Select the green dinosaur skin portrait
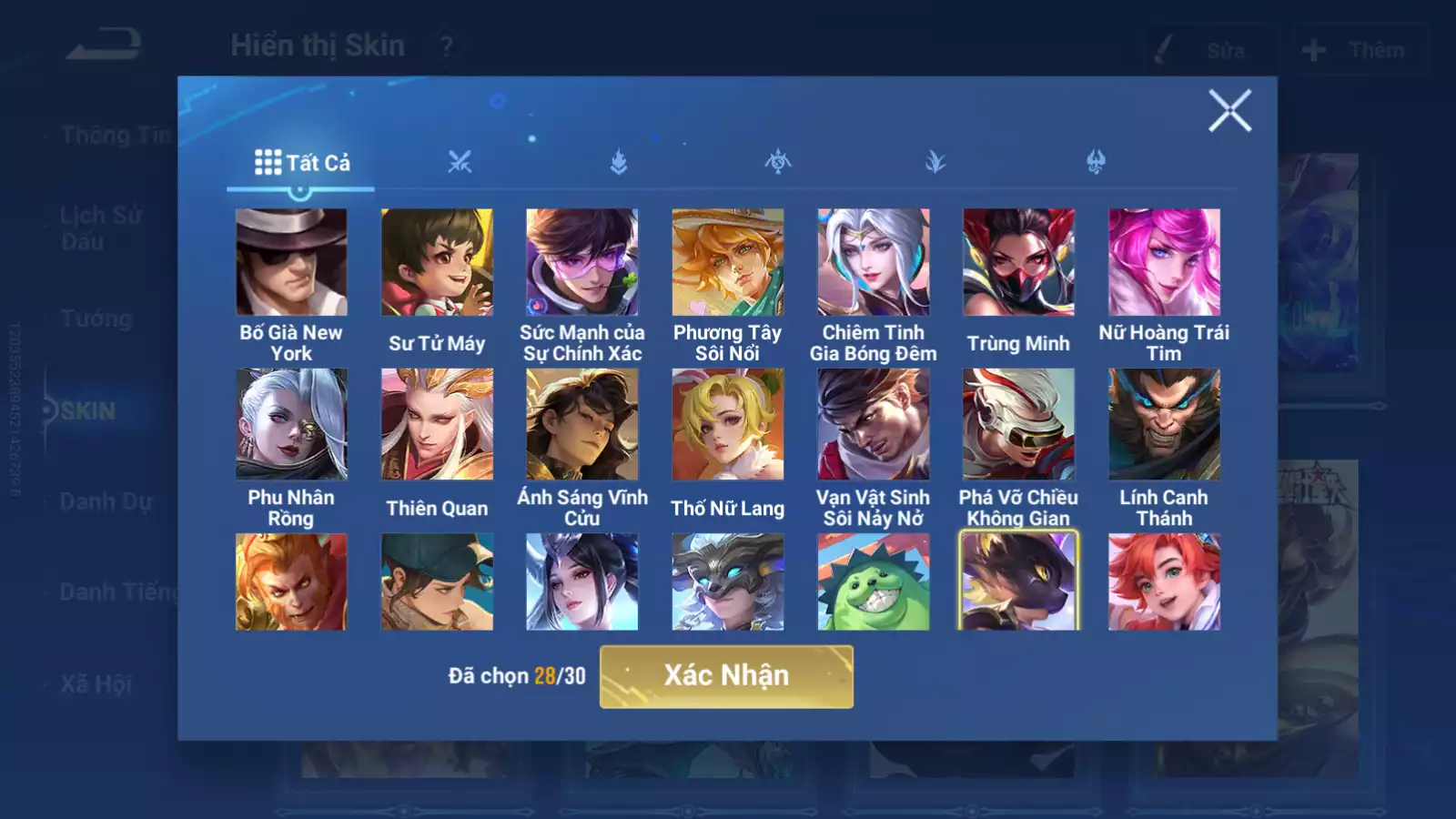1456x819 pixels. point(874,582)
